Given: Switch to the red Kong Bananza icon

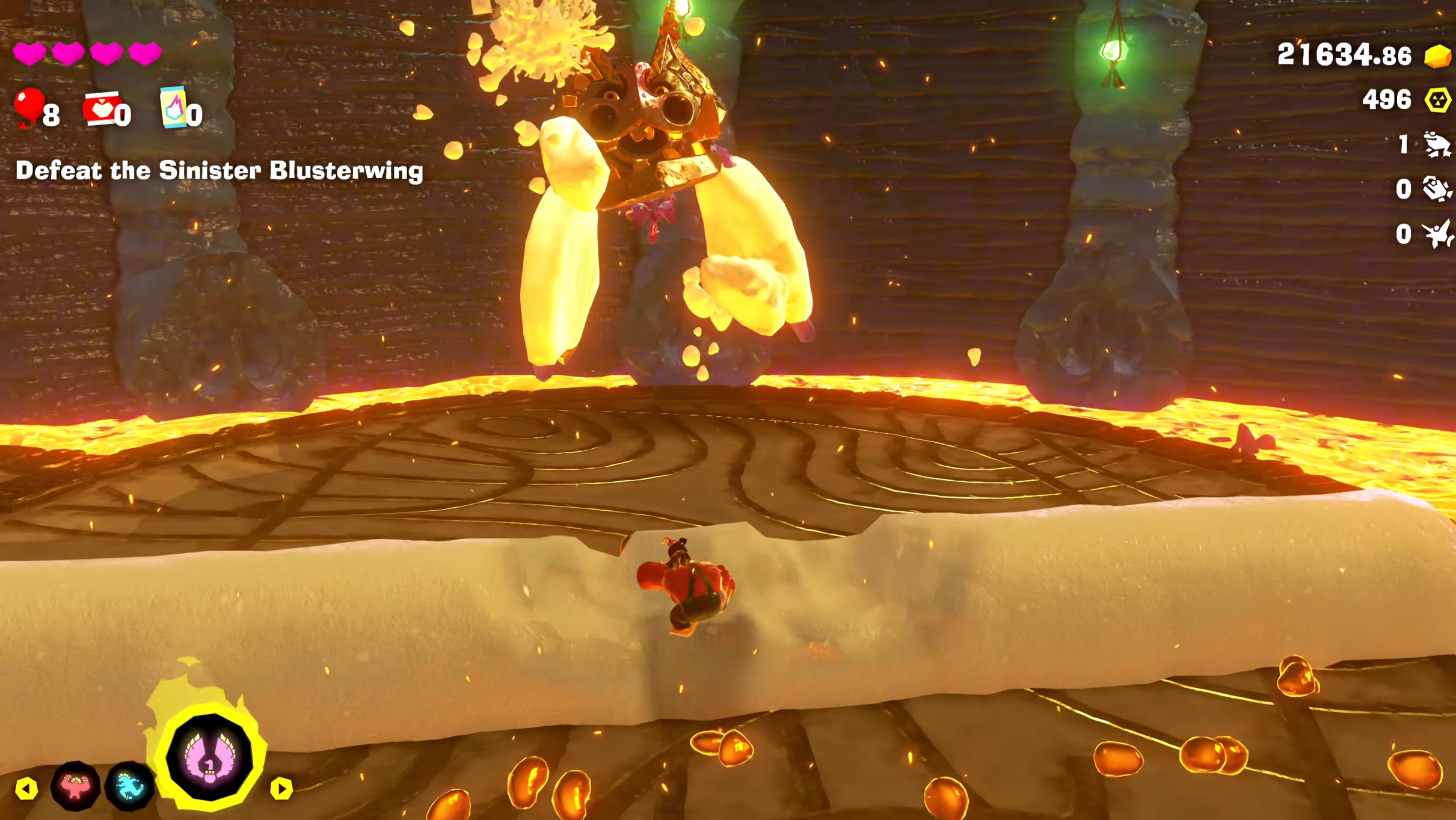Looking at the screenshot, I should coord(75,786).
